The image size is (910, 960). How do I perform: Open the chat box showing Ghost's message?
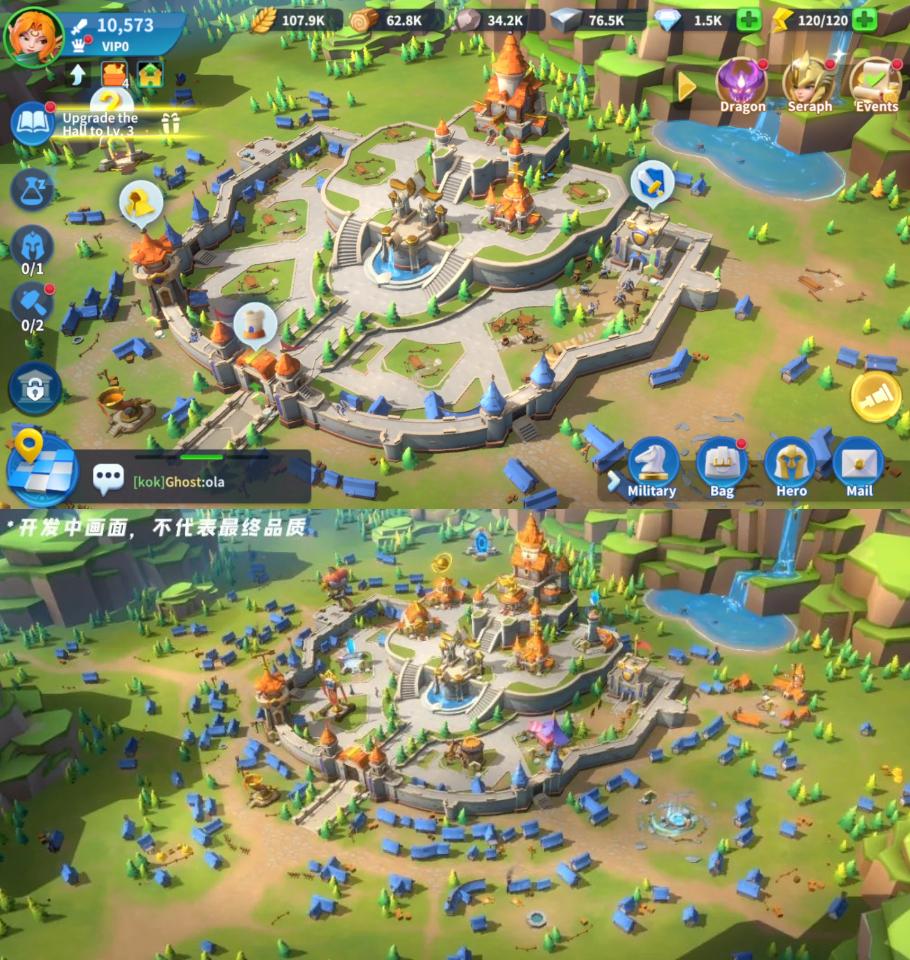click(200, 481)
